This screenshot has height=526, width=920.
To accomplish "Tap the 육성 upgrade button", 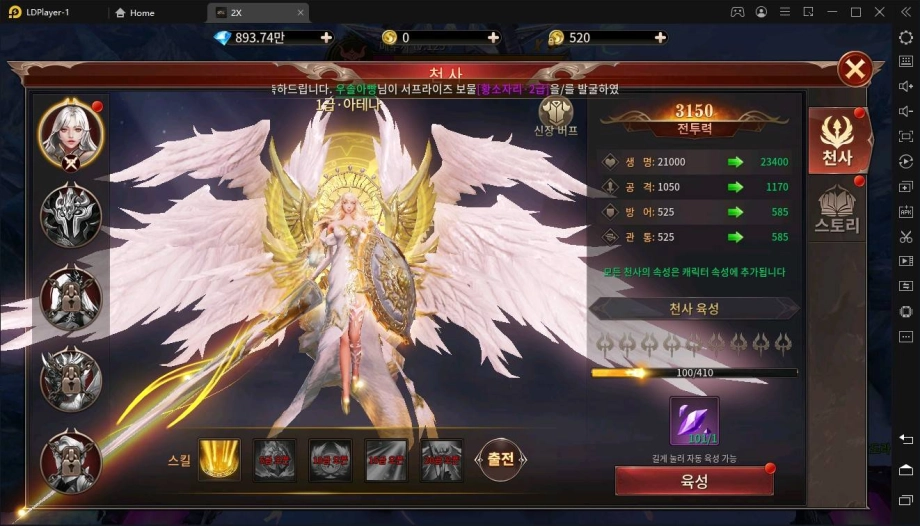I will coord(694,481).
